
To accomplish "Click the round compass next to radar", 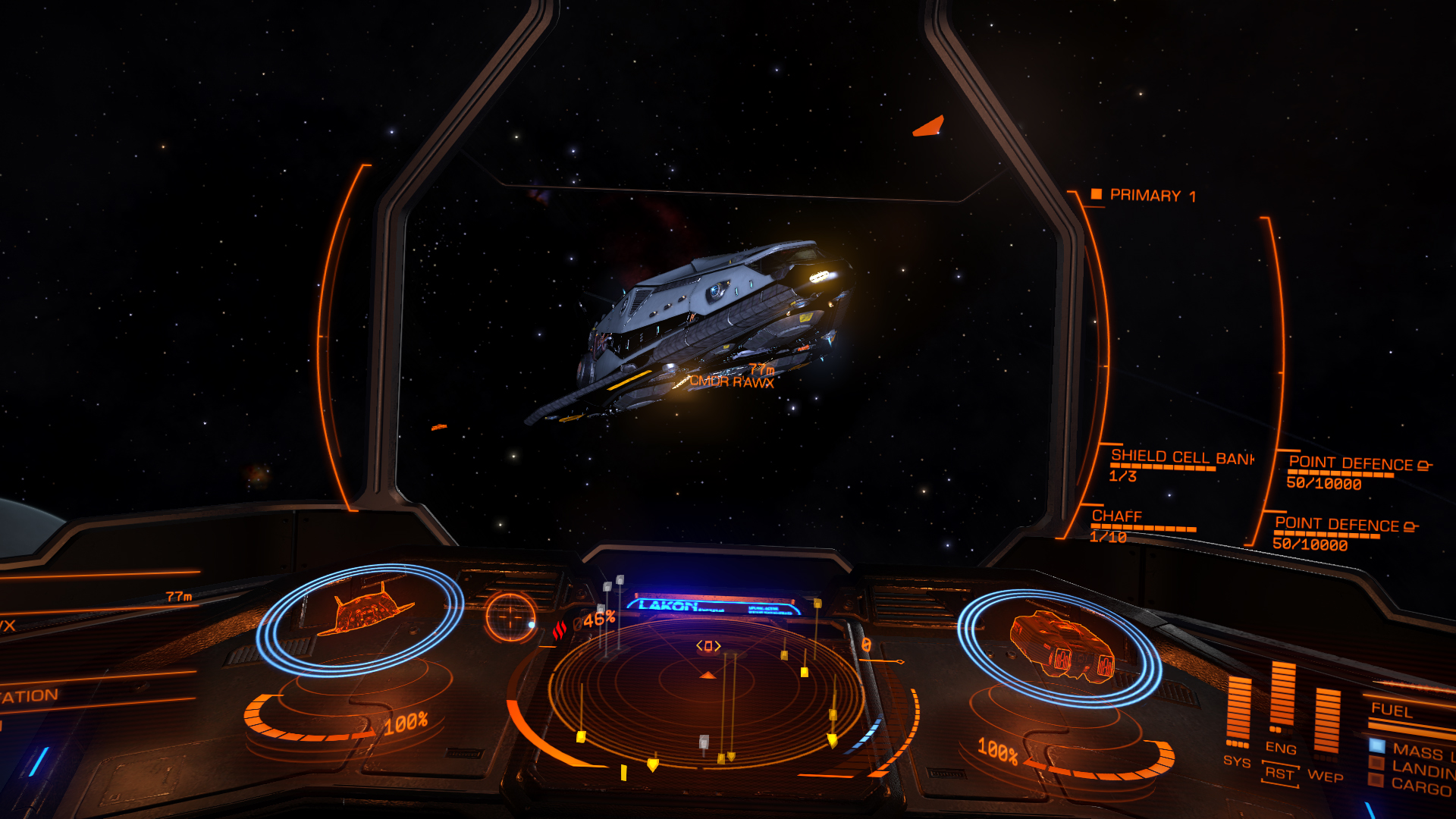I will pos(510,615).
